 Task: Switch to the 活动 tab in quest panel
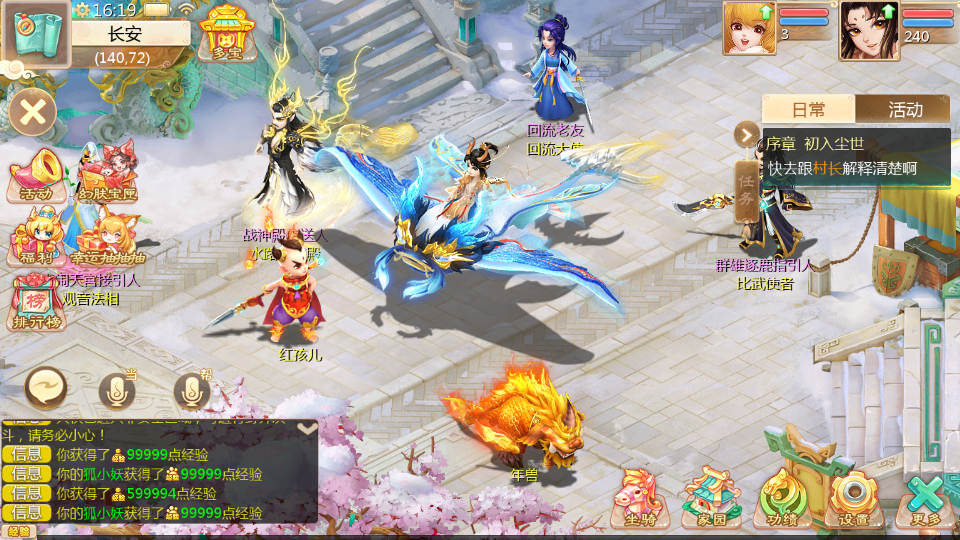(x=904, y=109)
